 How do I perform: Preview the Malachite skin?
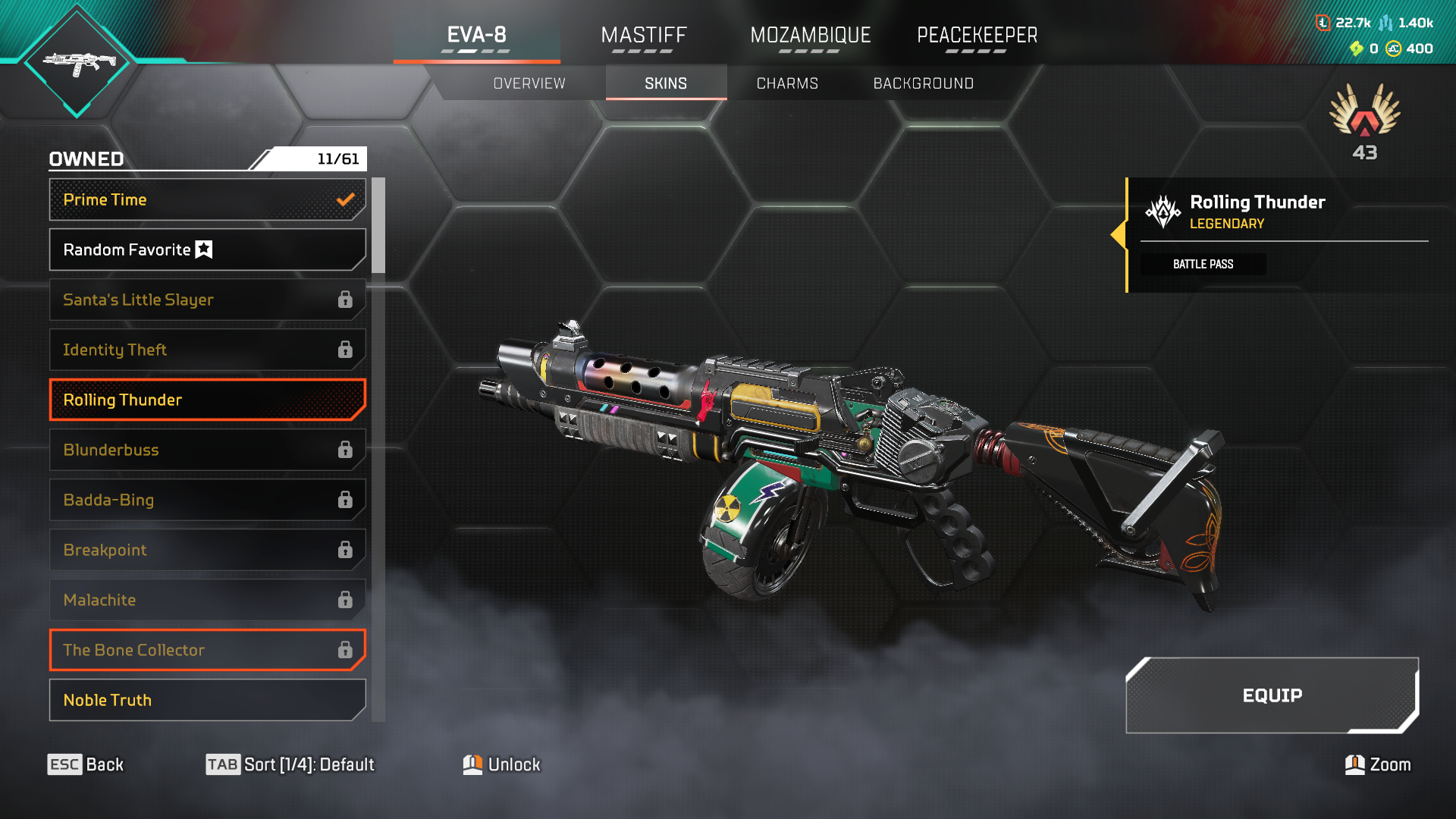pos(207,600)
